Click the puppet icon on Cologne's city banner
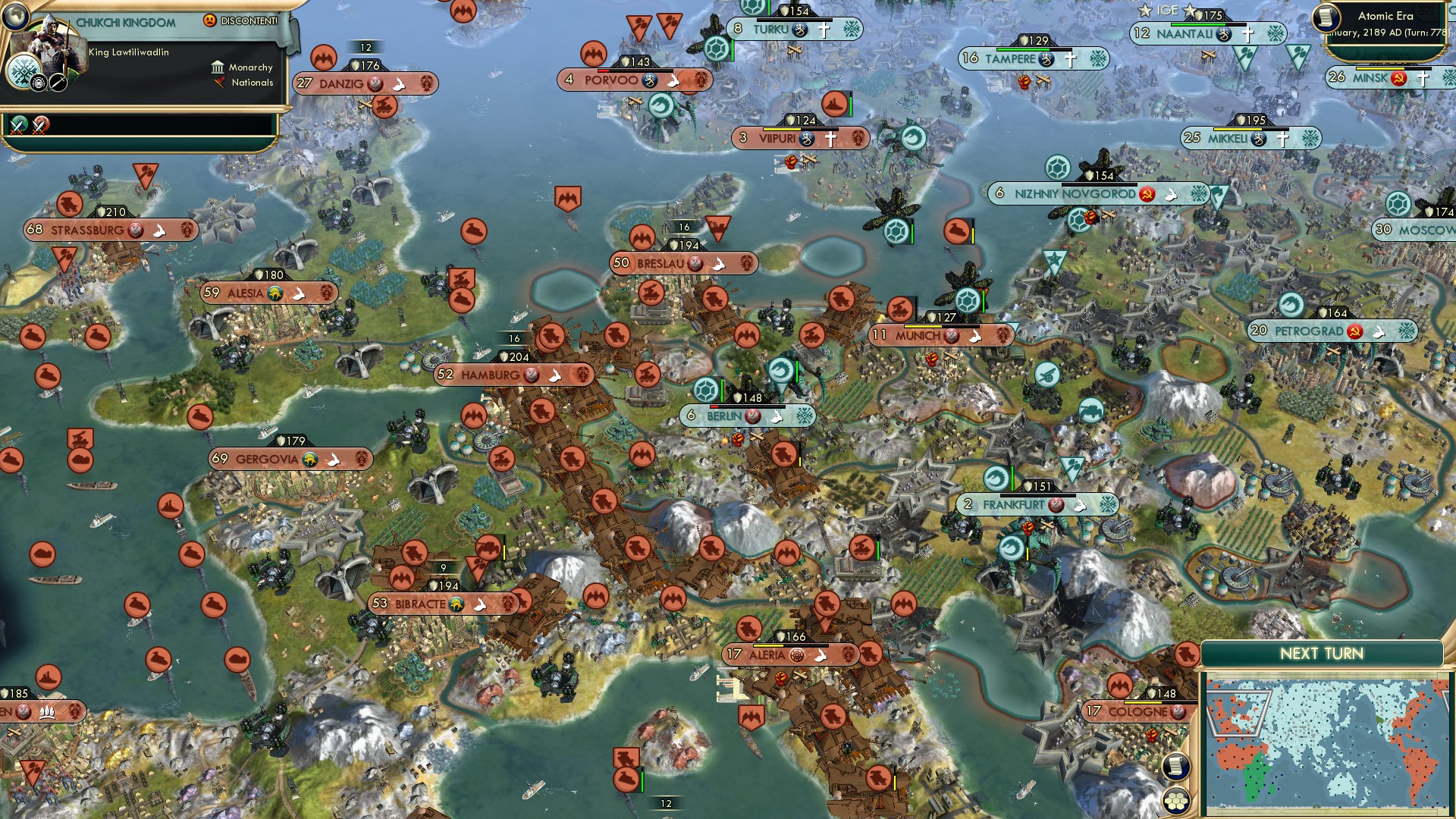The height and width of the screenshot is (819, 1456). [1176, 711]
